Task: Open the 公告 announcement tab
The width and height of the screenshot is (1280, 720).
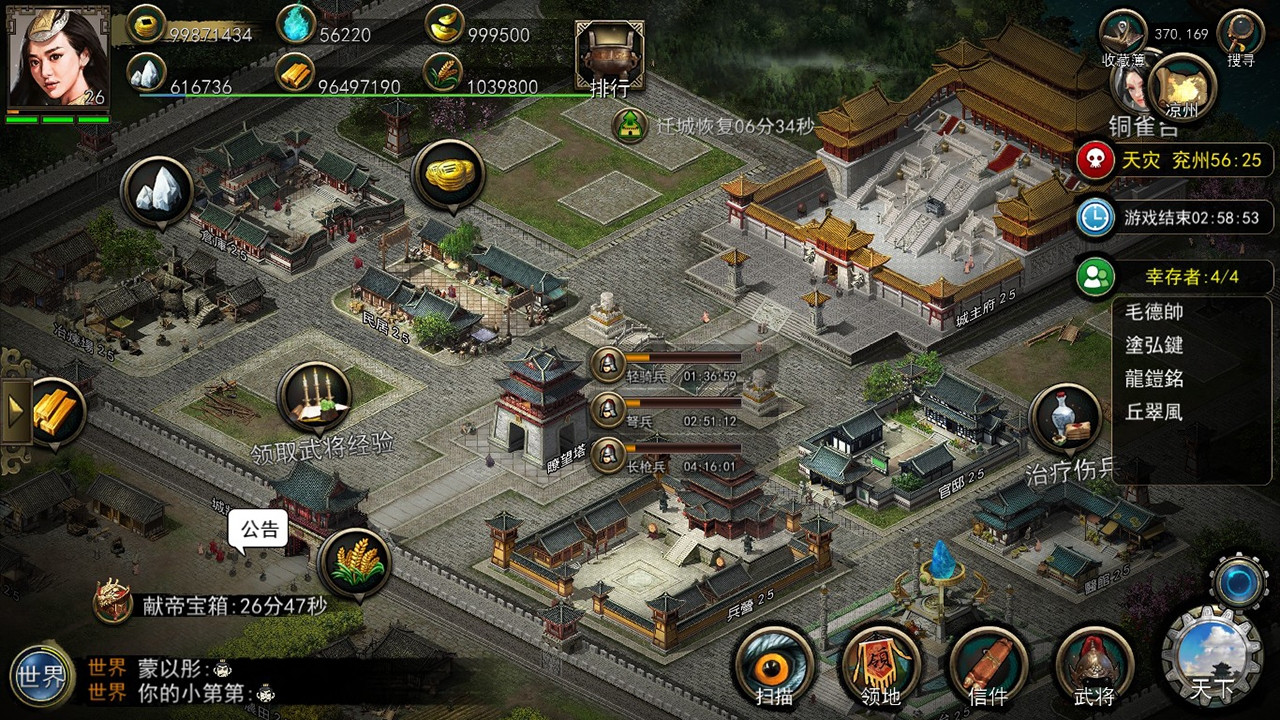Action: coord(259,528)
